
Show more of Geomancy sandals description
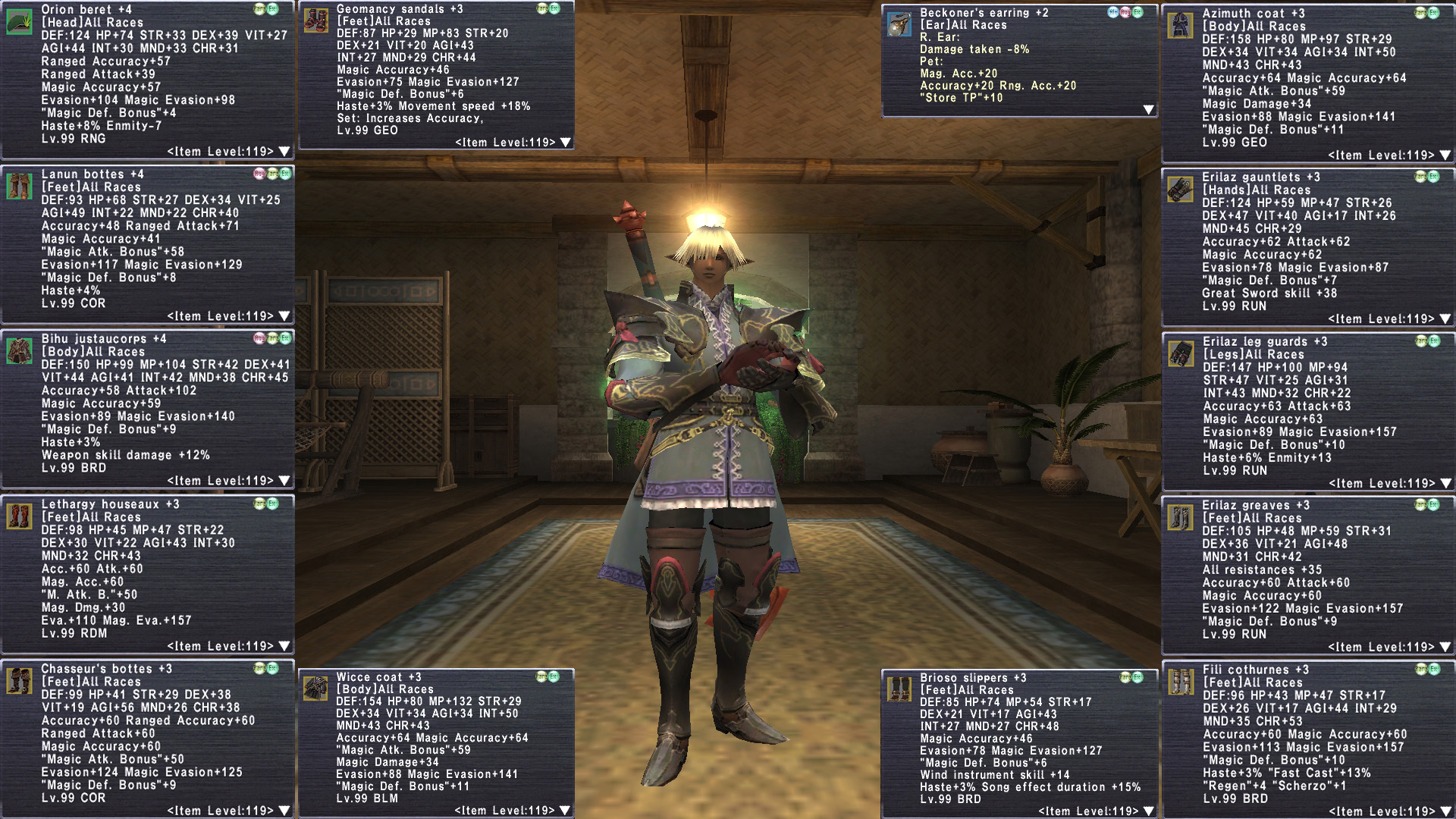[x=565, y=143]
